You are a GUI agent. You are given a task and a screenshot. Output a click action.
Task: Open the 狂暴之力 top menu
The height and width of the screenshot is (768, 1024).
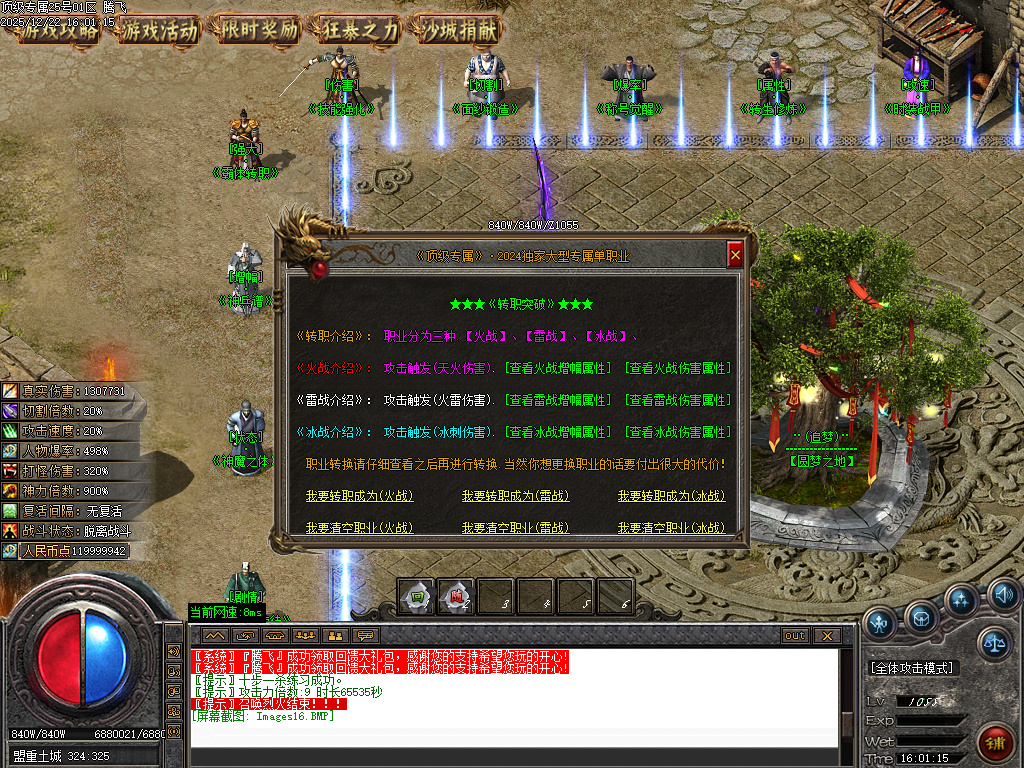359,30
